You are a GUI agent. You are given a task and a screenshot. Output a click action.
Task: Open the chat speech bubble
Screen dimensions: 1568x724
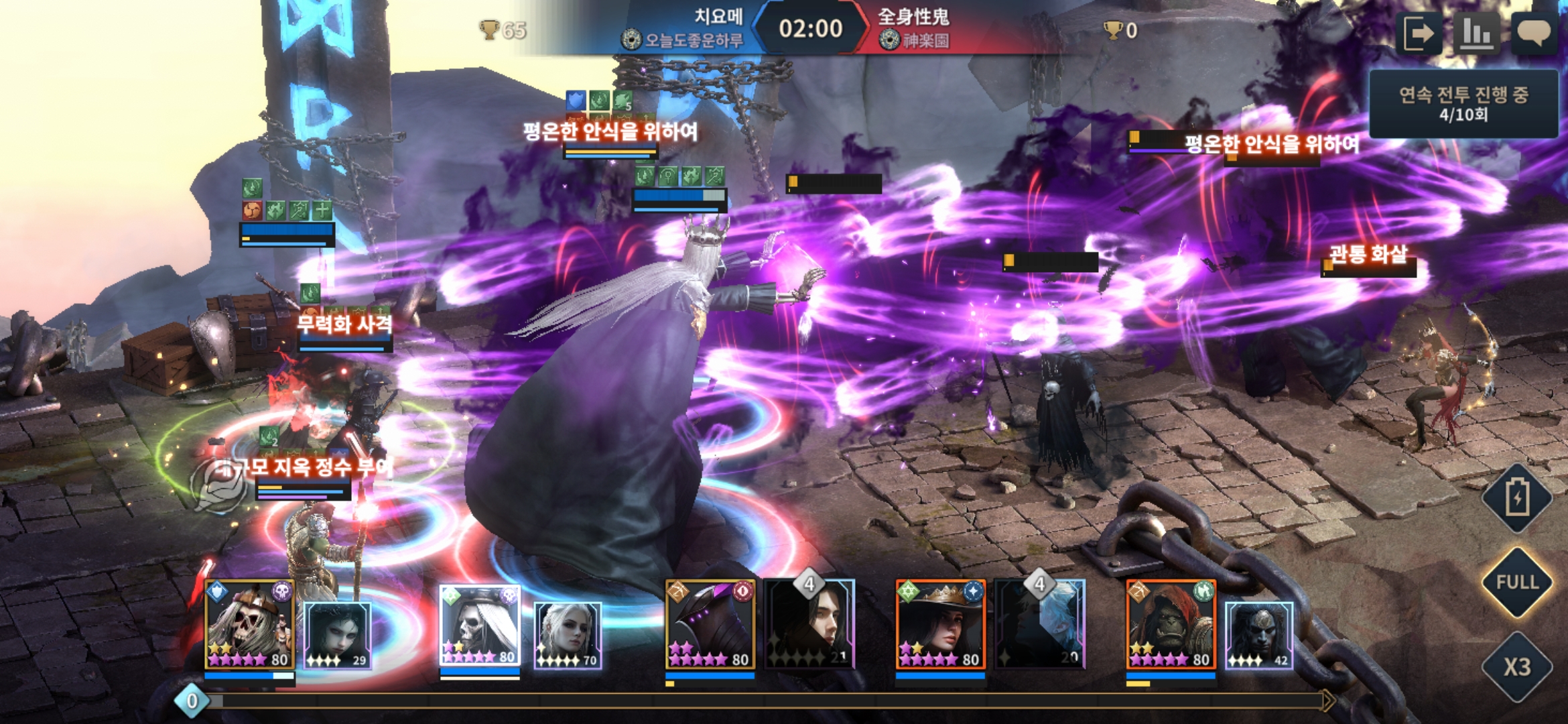point(1533,33)
